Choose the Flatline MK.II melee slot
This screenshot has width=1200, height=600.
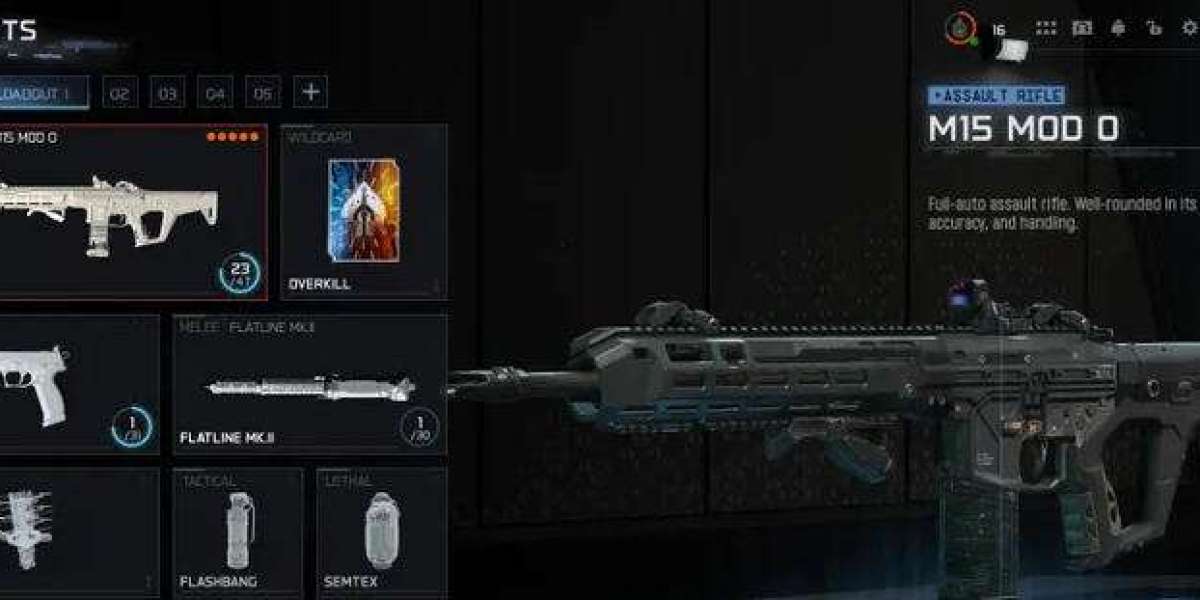pyautogui.click(x=310, y=385)
